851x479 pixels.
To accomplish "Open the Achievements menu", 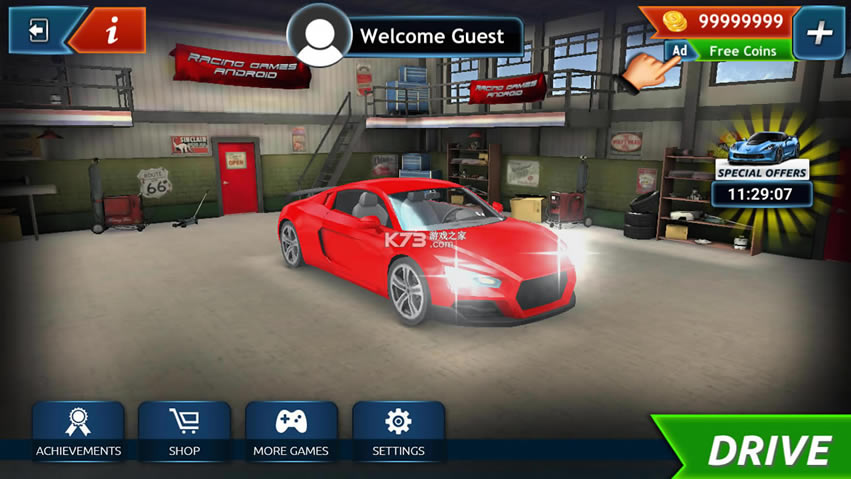I will [78, 432].
